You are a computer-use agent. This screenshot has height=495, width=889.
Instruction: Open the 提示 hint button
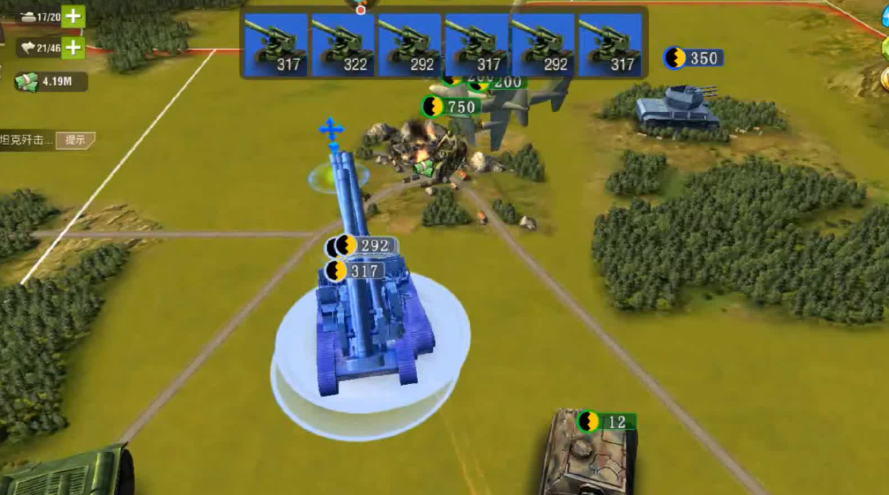(75, 140)
